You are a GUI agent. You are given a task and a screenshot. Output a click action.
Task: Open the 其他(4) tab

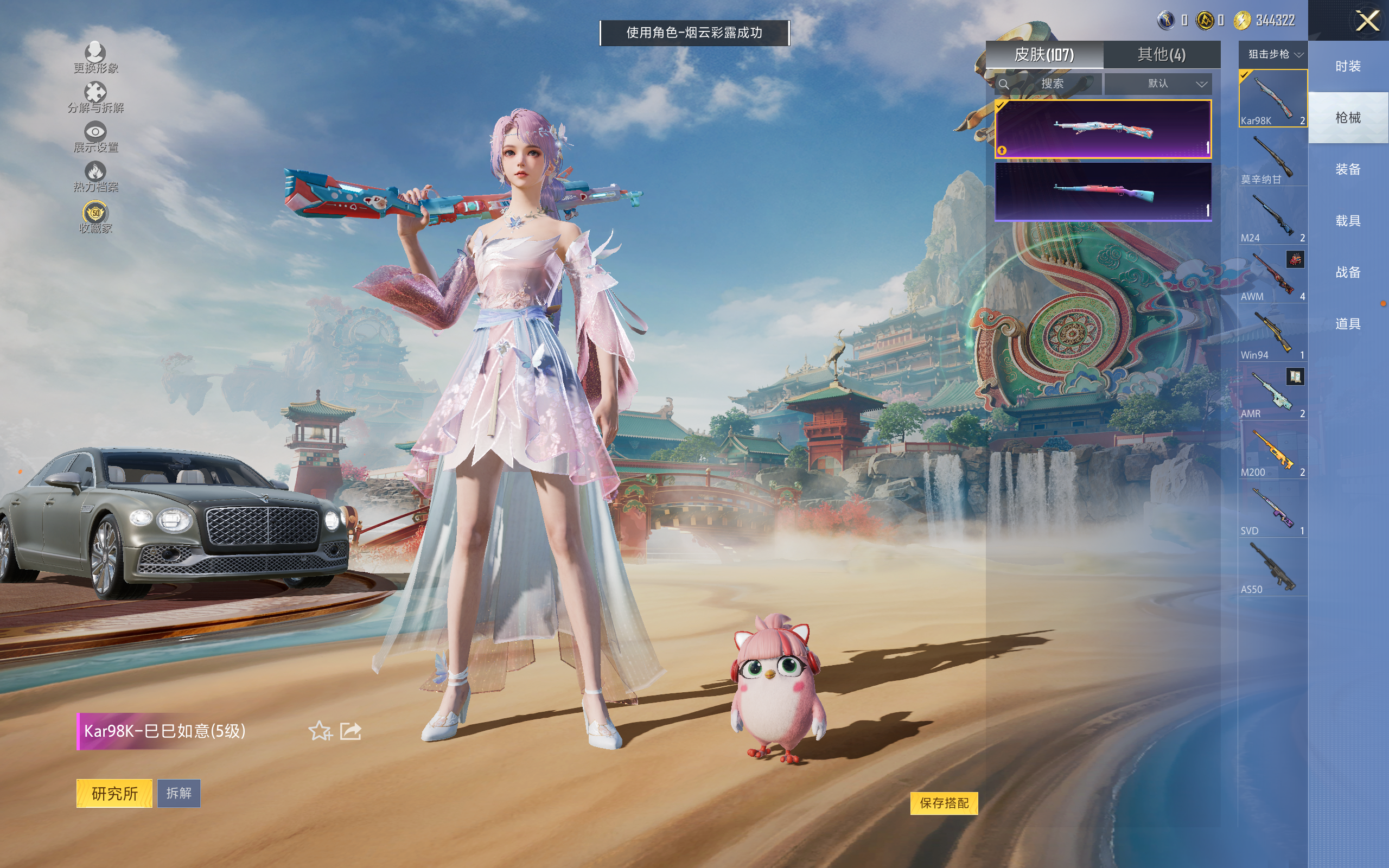tap(1161, 55)
